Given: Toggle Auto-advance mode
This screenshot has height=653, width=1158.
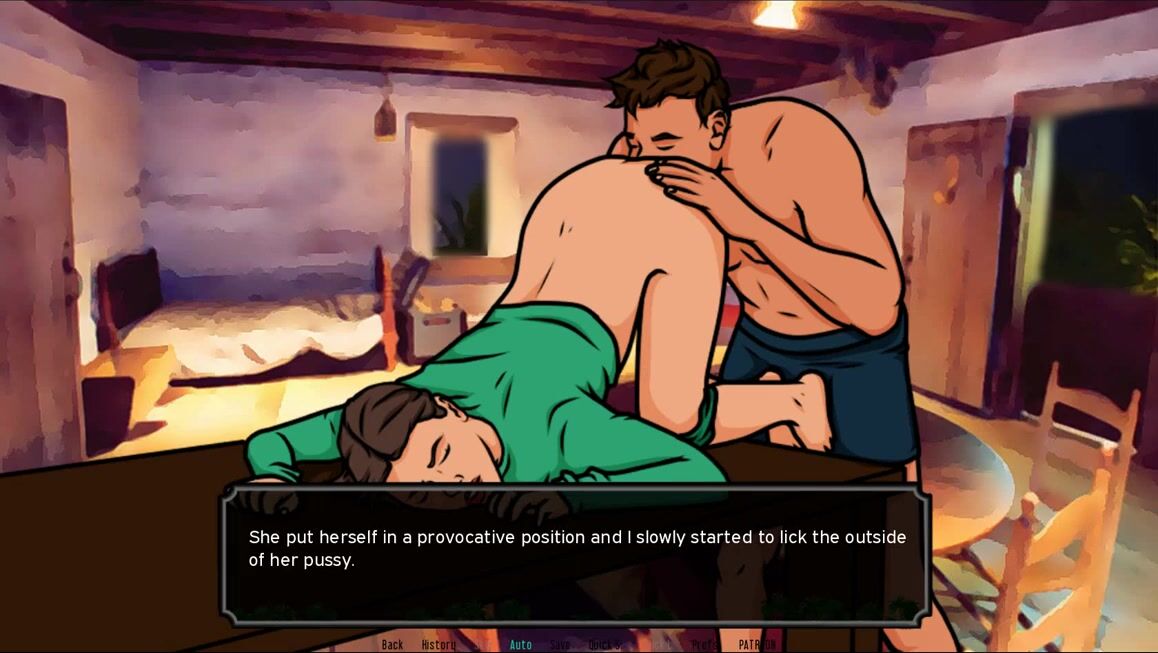Looking at the screenshot, I should [x=521, y=645].
